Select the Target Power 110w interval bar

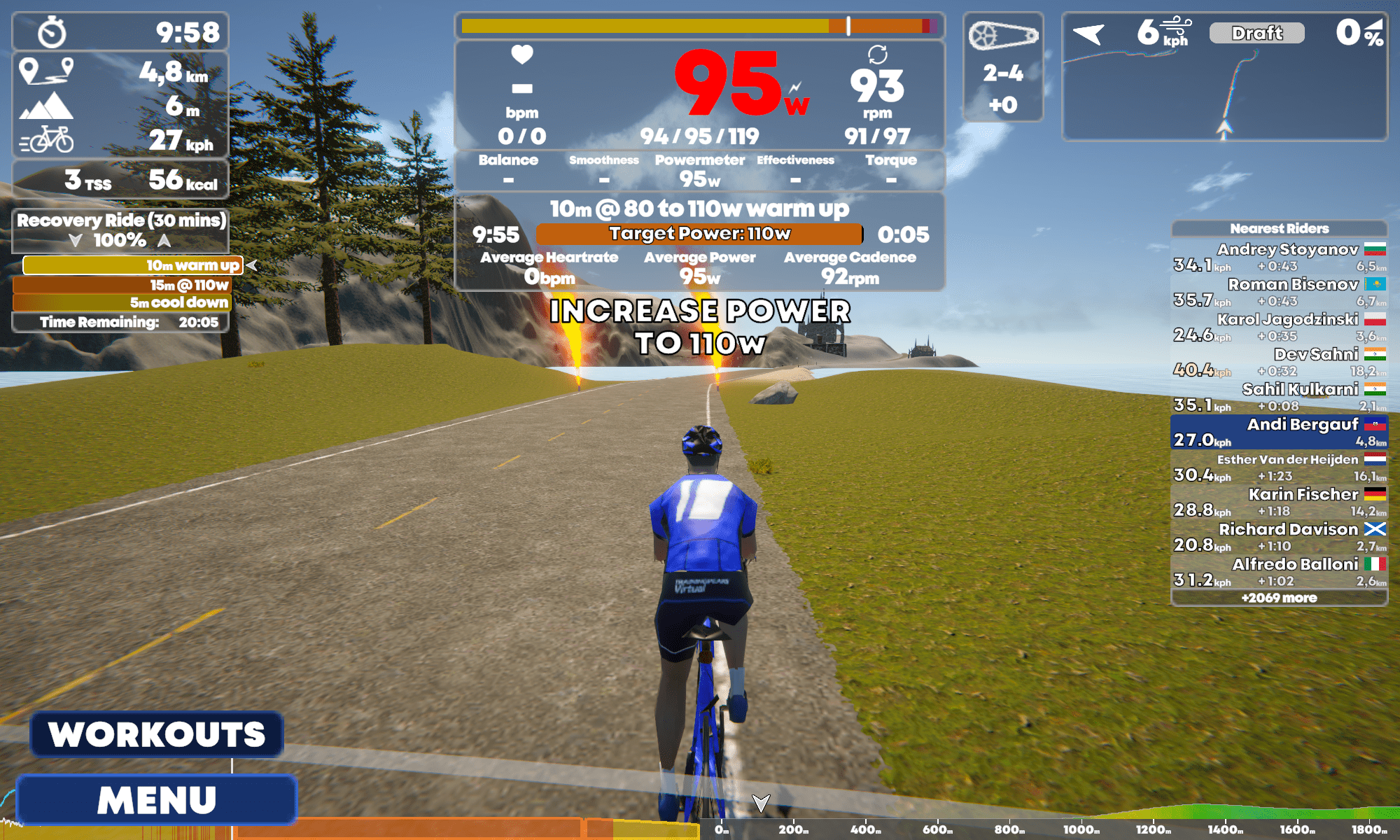coord(699,234)
